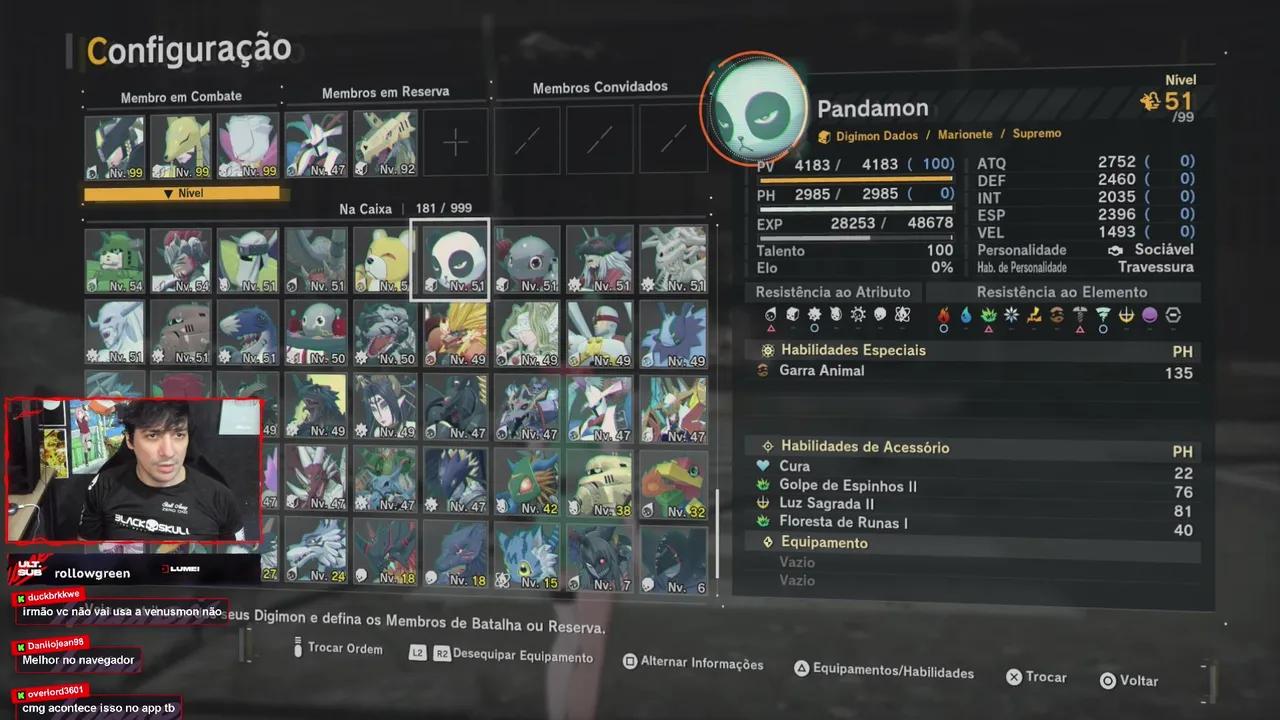Sort the box by Nível
Image resolution: width=1280 pixels, height=720 pixels.
(x=184, y=193)
